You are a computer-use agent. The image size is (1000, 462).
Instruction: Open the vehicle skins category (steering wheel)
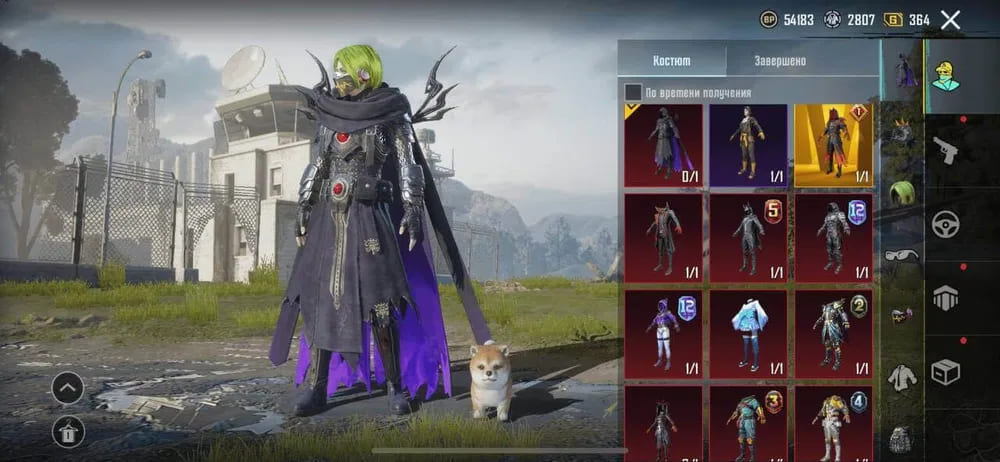[x=945, y=224]
